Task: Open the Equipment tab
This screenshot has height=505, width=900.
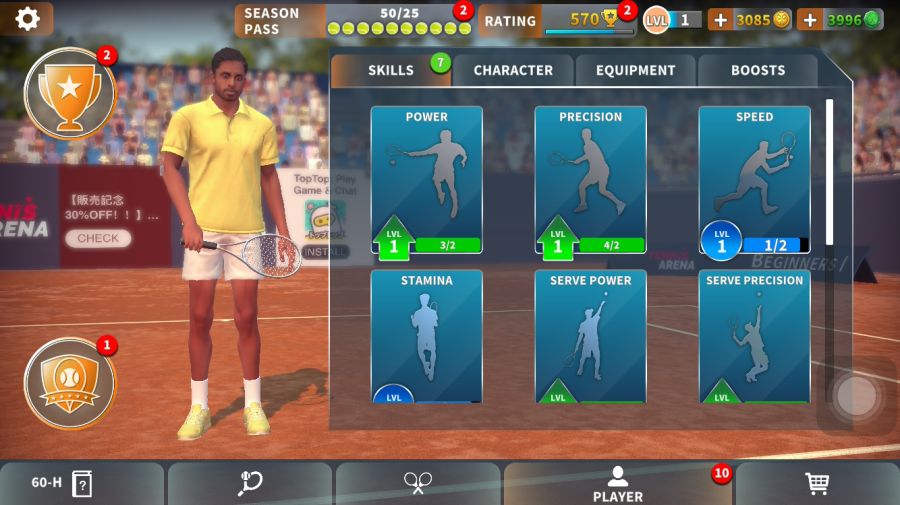Action: pos(636,71)
